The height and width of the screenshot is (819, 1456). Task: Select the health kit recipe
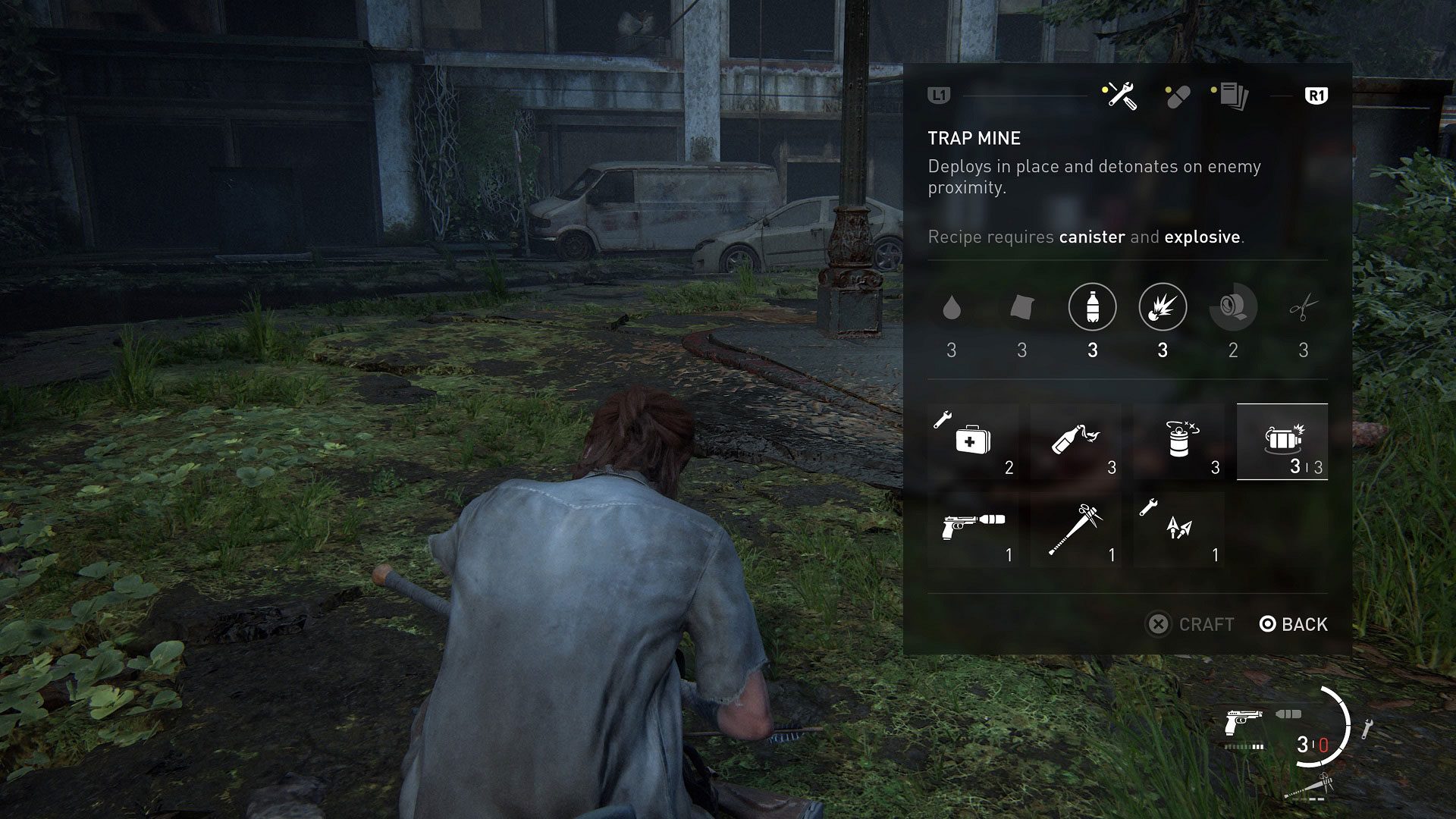[x=973, y=441]
